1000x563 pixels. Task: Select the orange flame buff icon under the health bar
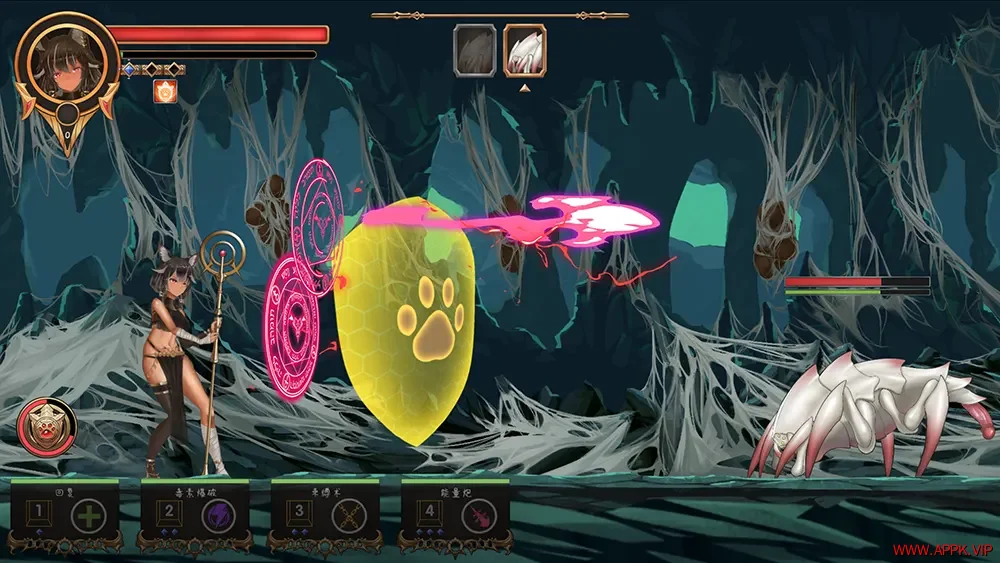(x=164, y=91)
